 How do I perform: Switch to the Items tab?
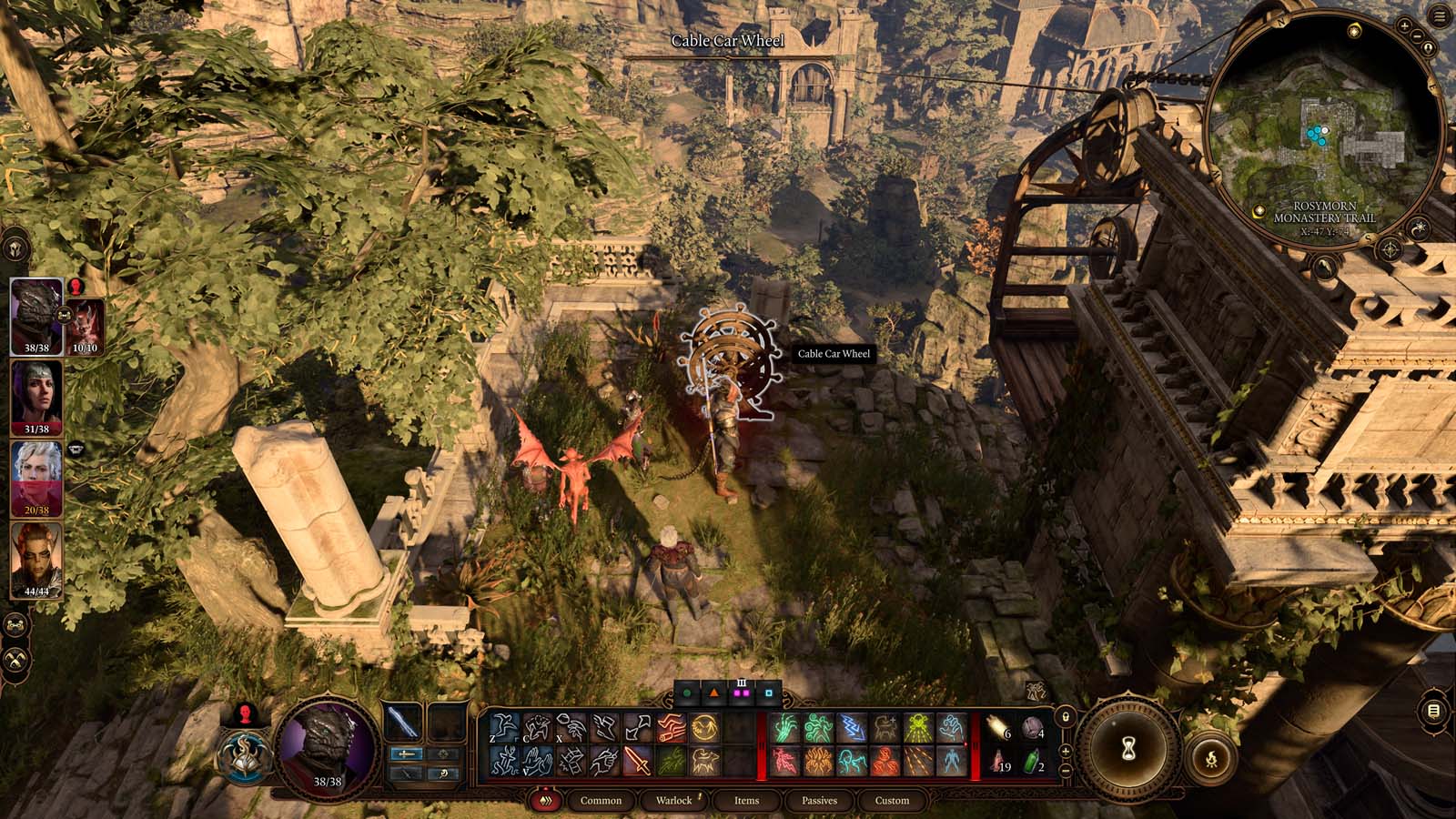746,801
